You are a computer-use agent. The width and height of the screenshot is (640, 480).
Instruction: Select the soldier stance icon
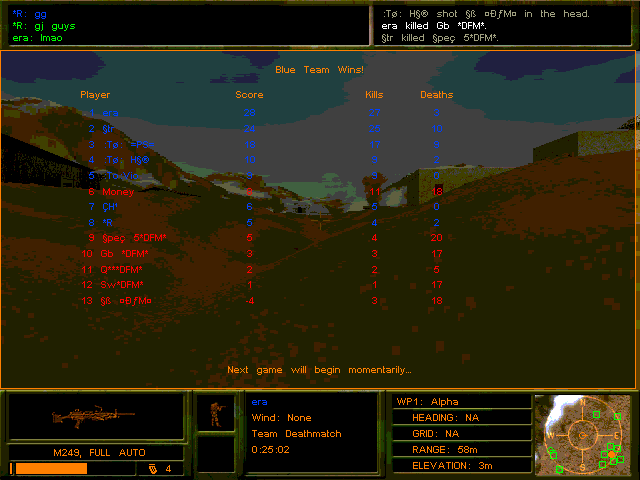coord(215,413)
